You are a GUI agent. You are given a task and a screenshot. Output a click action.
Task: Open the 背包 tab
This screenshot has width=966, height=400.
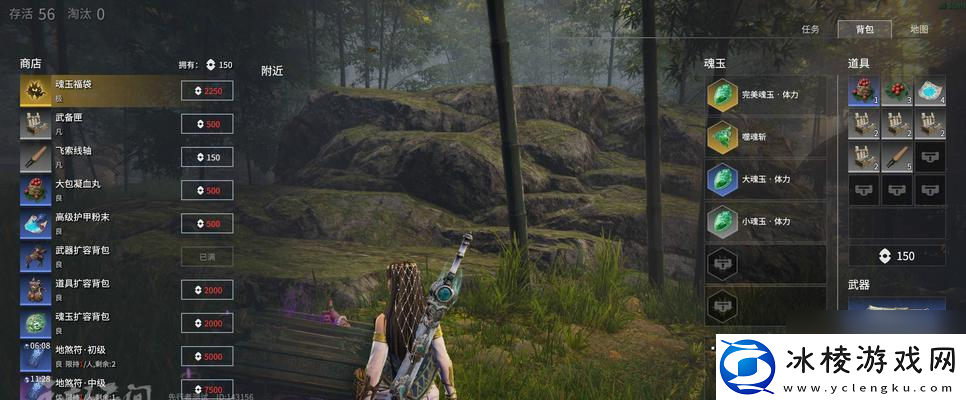pyautogui.click(x=865, y=29)
